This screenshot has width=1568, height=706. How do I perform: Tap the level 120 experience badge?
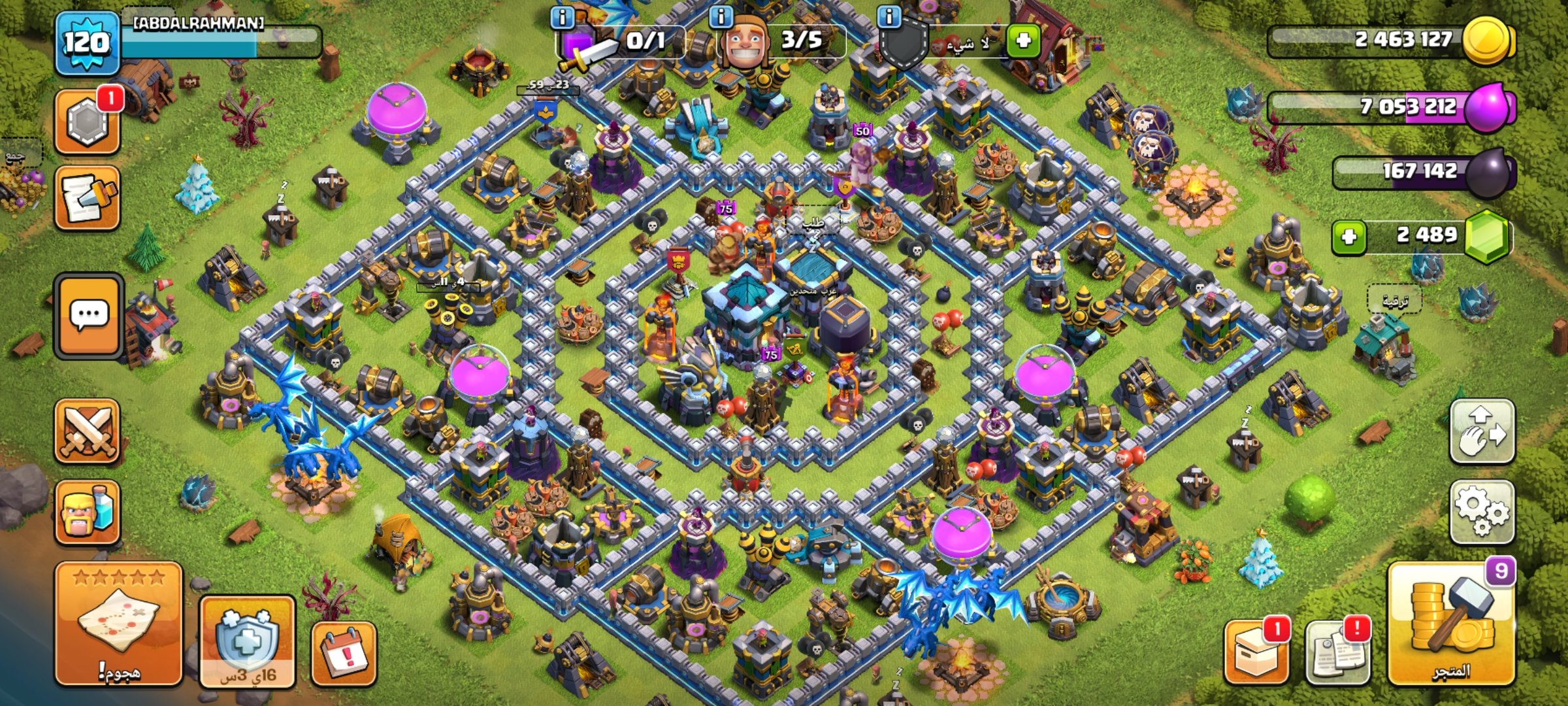click(x=88, y=43)
